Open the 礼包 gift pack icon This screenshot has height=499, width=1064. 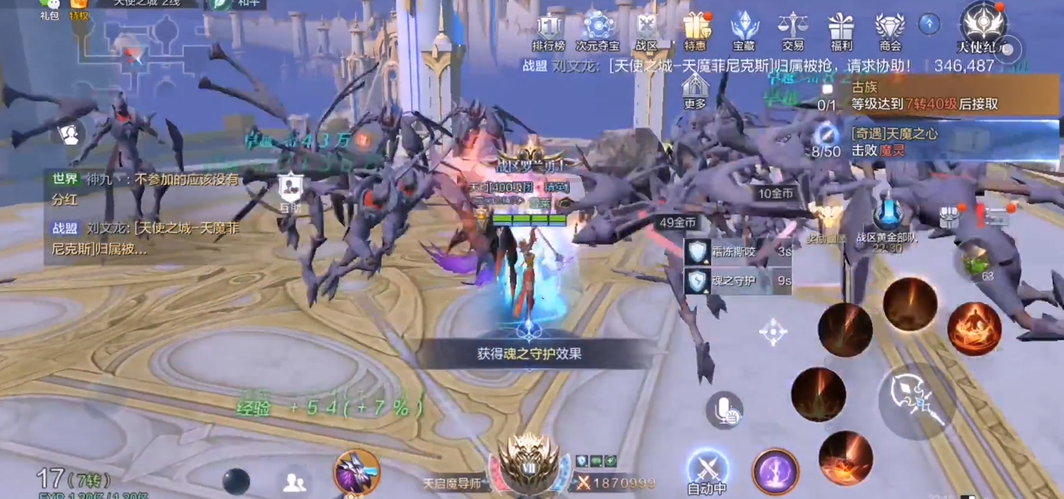[x=49, y=9]
